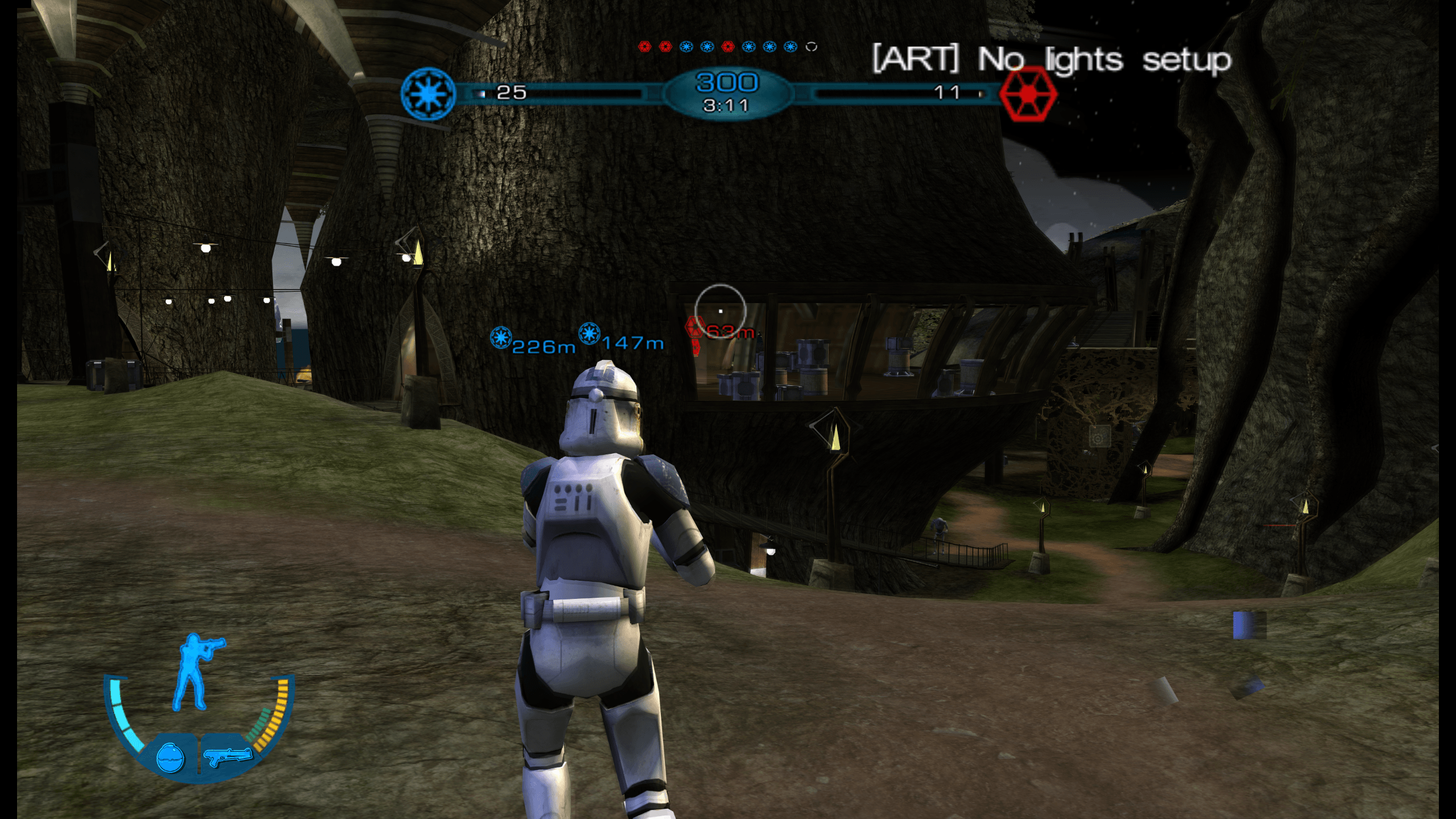The image size is (1456, 819).
Task: Toggle the middle red CIS capture point marker
Action: click(x=665, y=47)
